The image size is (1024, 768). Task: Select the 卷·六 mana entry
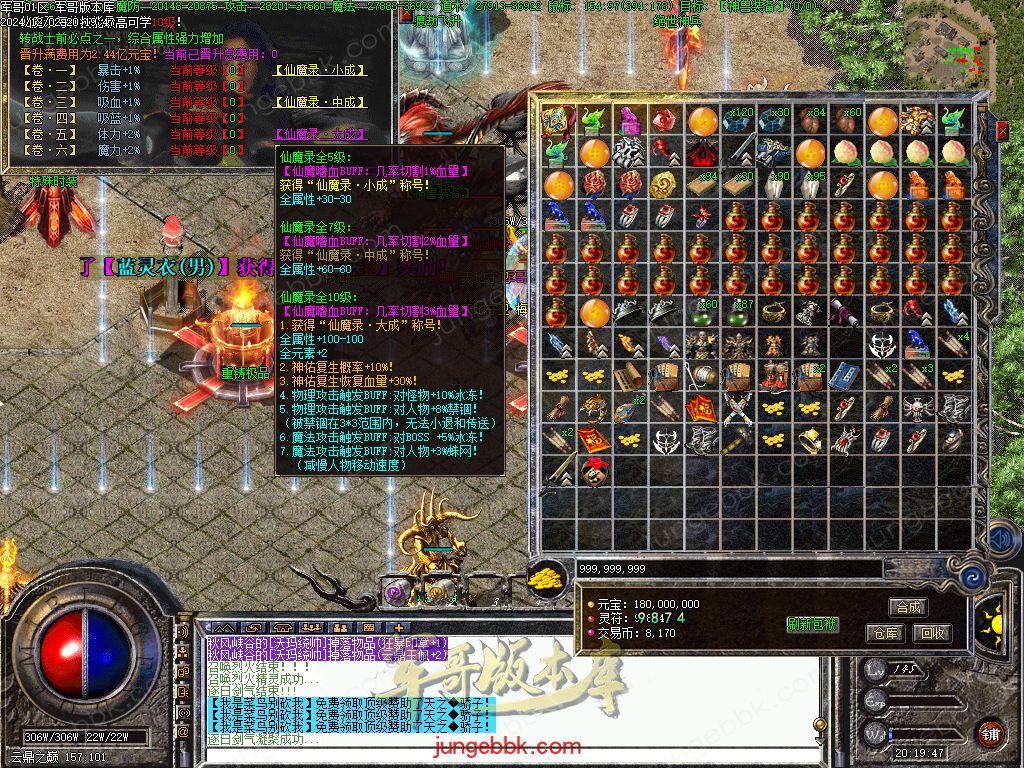48,149
